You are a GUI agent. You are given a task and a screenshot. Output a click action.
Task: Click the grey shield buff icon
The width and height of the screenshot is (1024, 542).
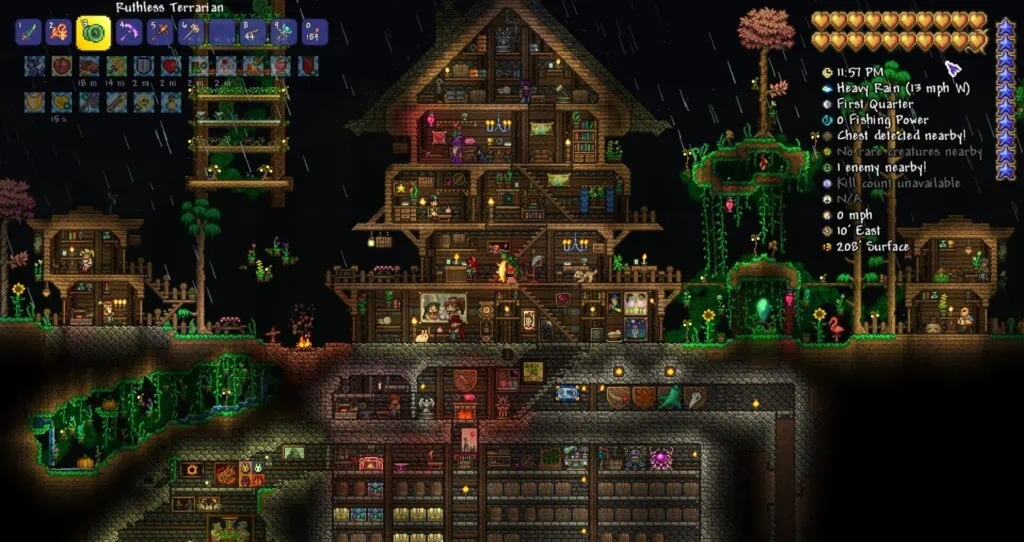(145, 66)
